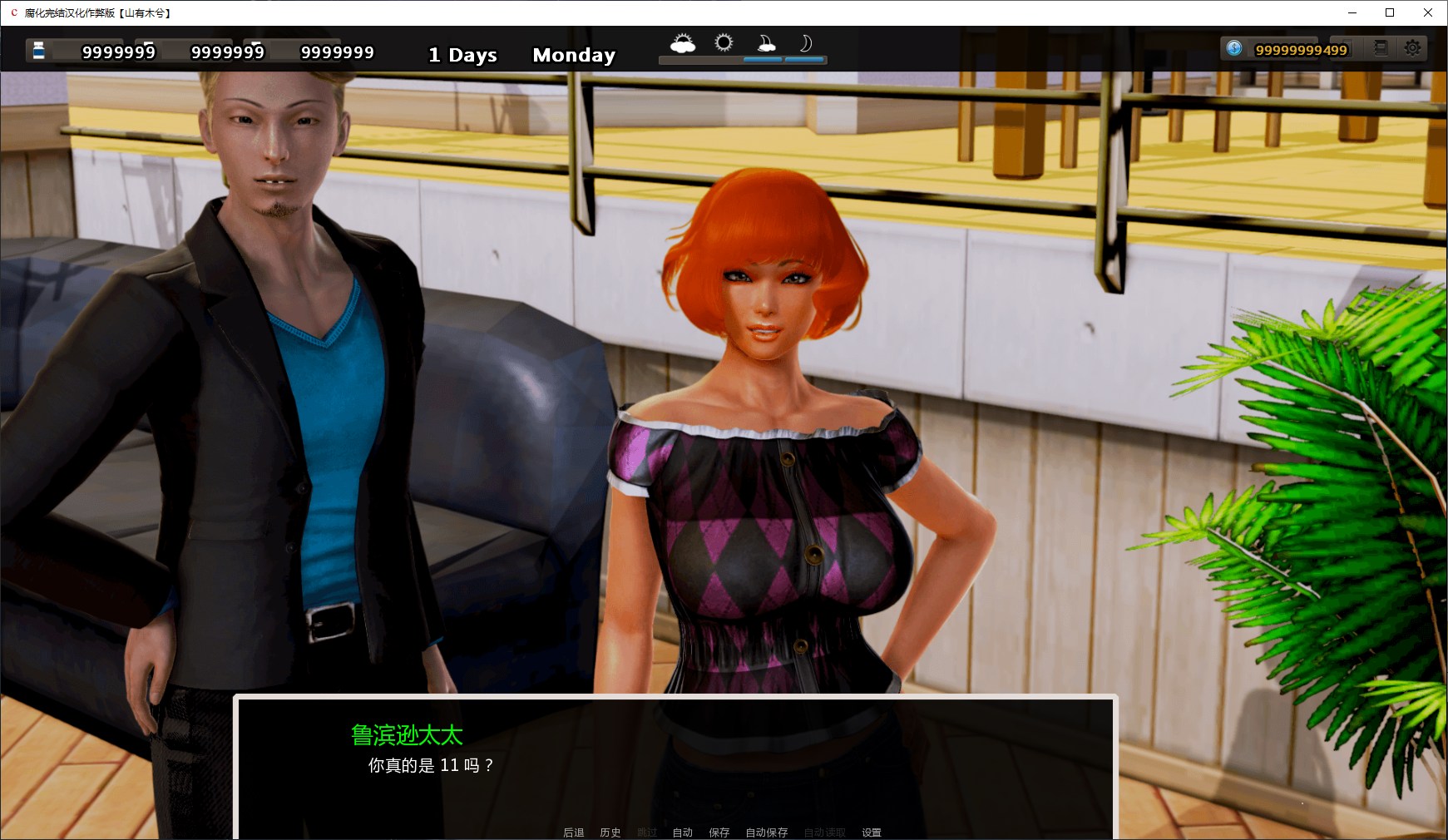
Task: Maximize the game window
Action: pos(1389,12)
